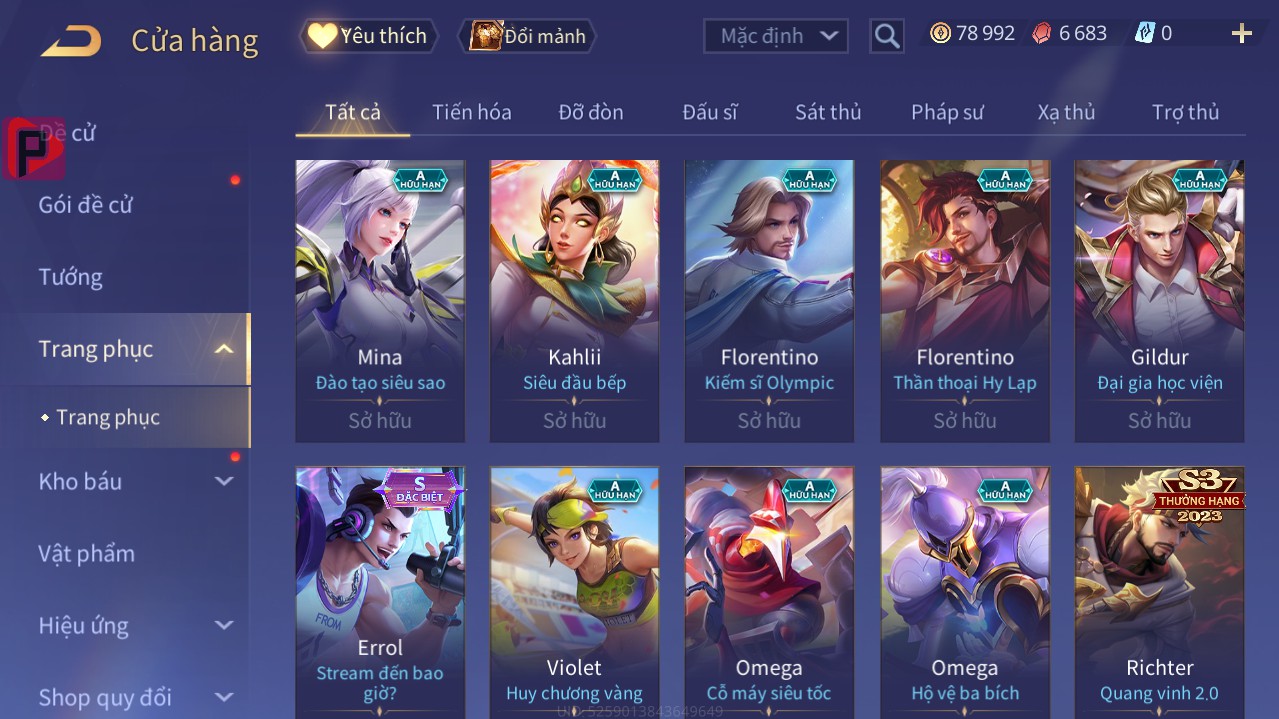
Task: Open the Tướng heroes section
Action: tap(71, 277)
